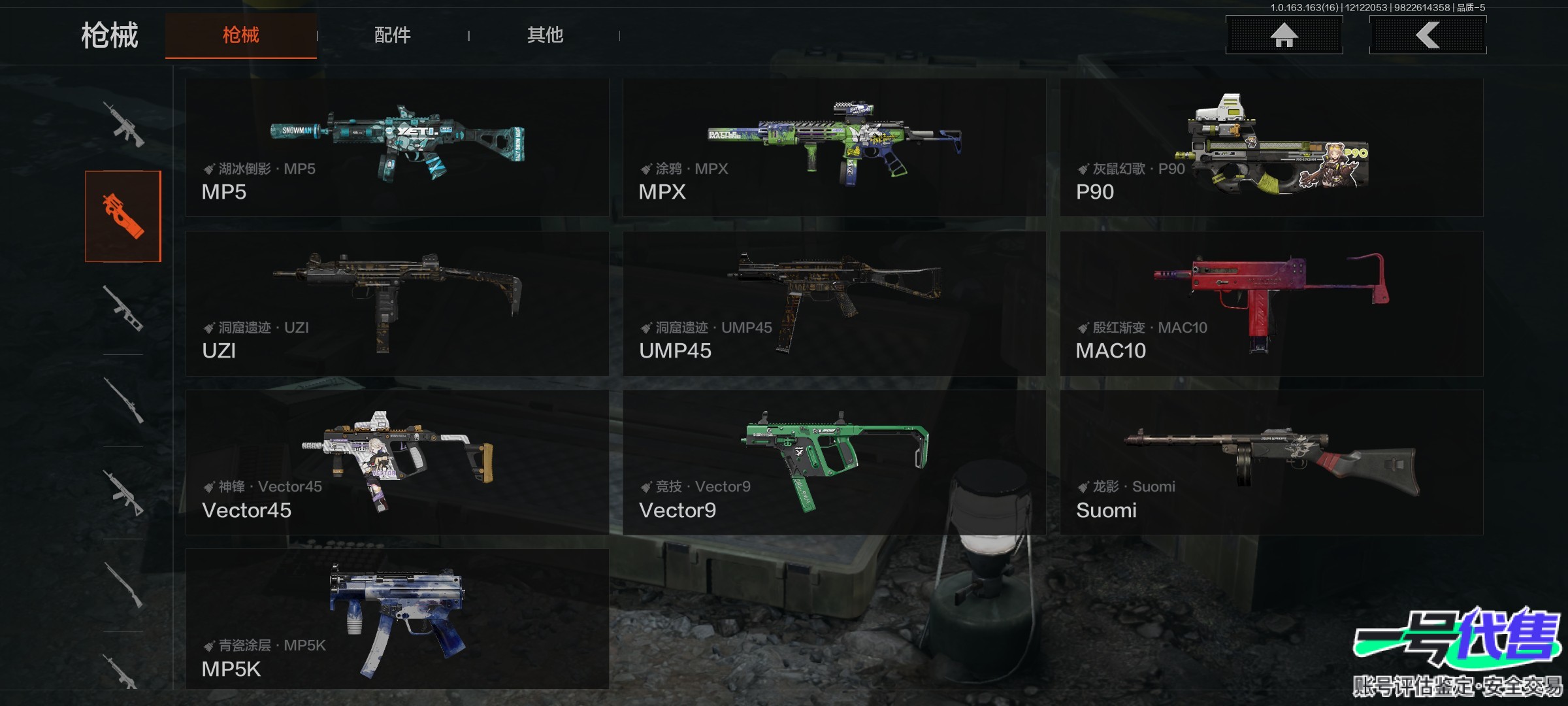Choose the MP5K weapon tile
The height and width of the screenshot is (706, 1568).
397,618
